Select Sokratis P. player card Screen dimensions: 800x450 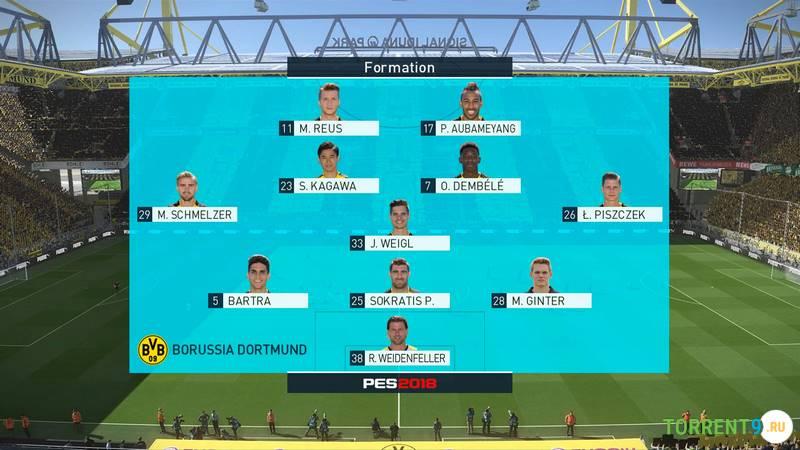(x=399, y=300)
